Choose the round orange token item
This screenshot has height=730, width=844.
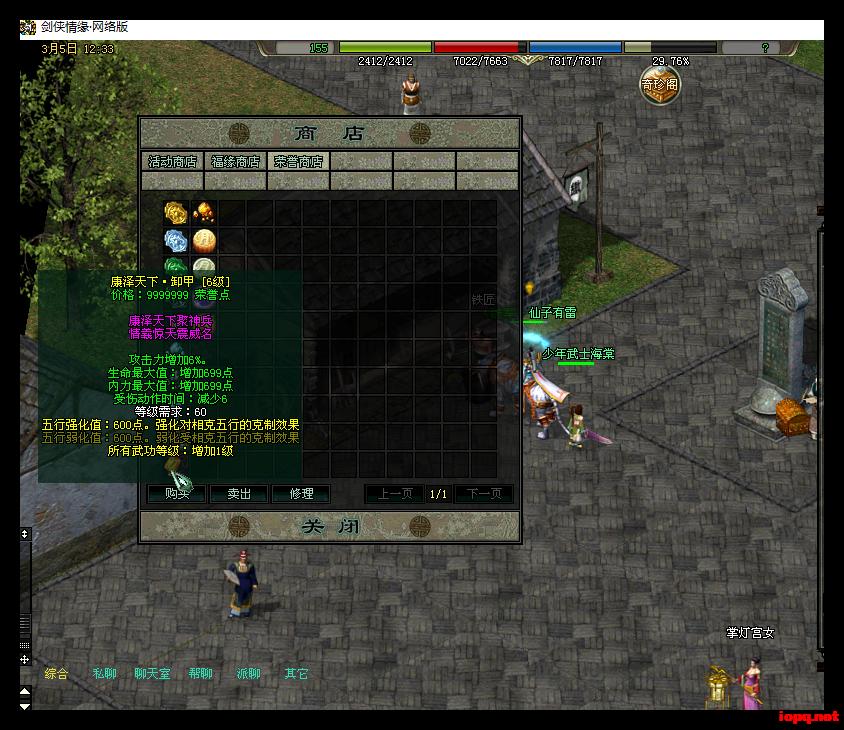click(x=204, y=240)
